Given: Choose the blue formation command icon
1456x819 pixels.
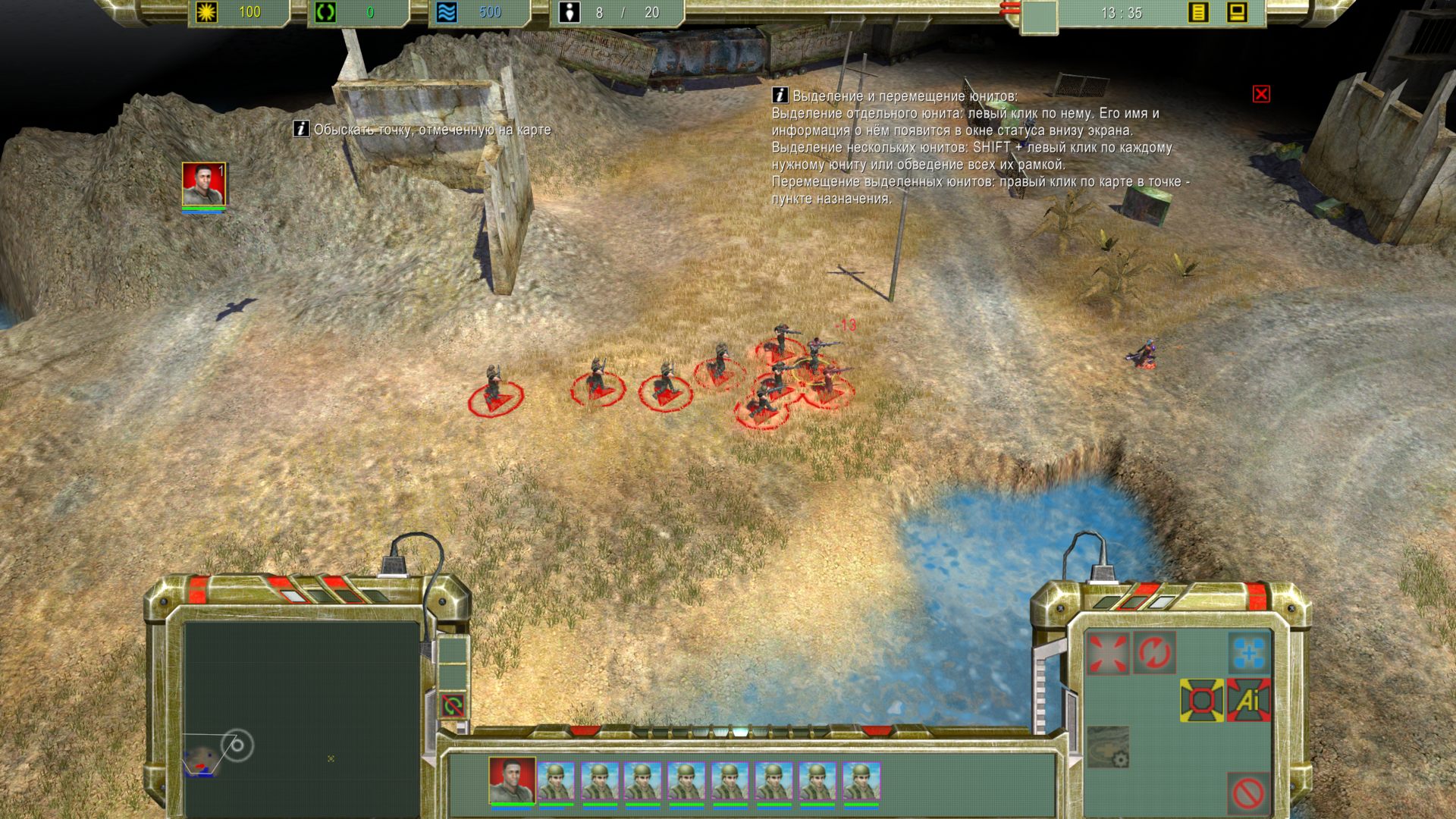Looking at the screenshot, I should pyautogui.click(x=1249, y=653).
